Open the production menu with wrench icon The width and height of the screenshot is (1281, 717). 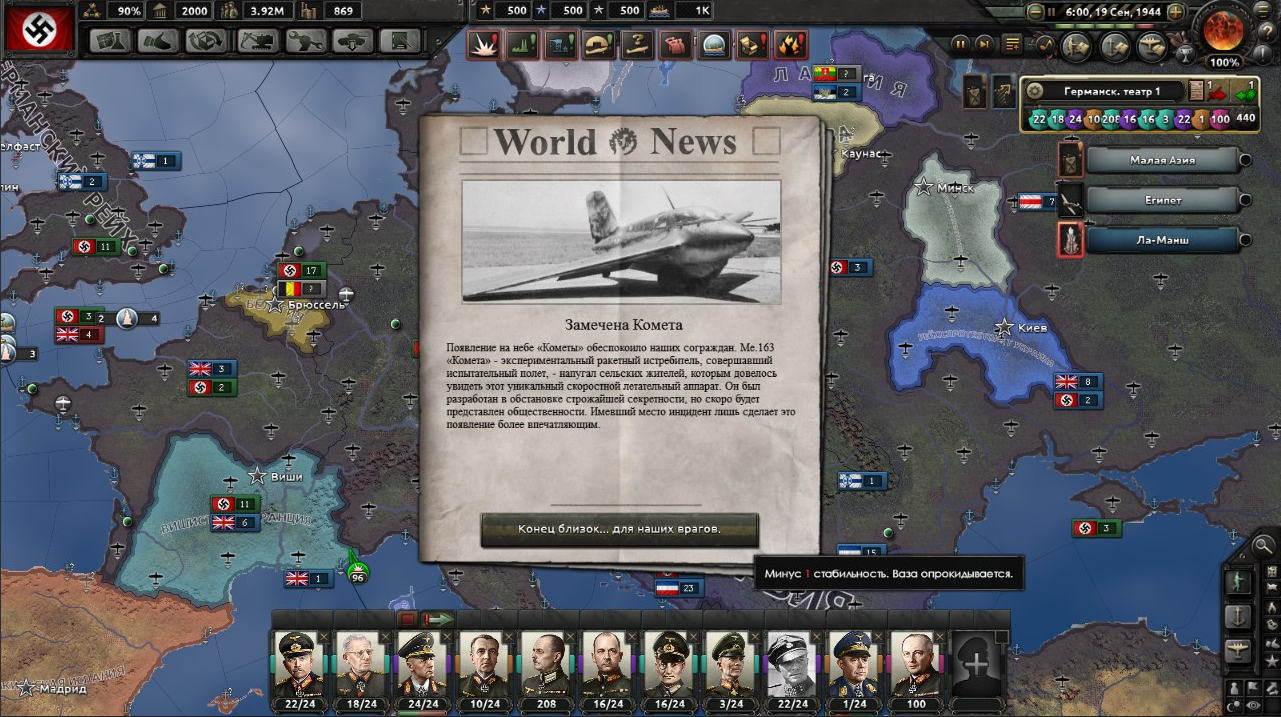click(x=307, y=41)
